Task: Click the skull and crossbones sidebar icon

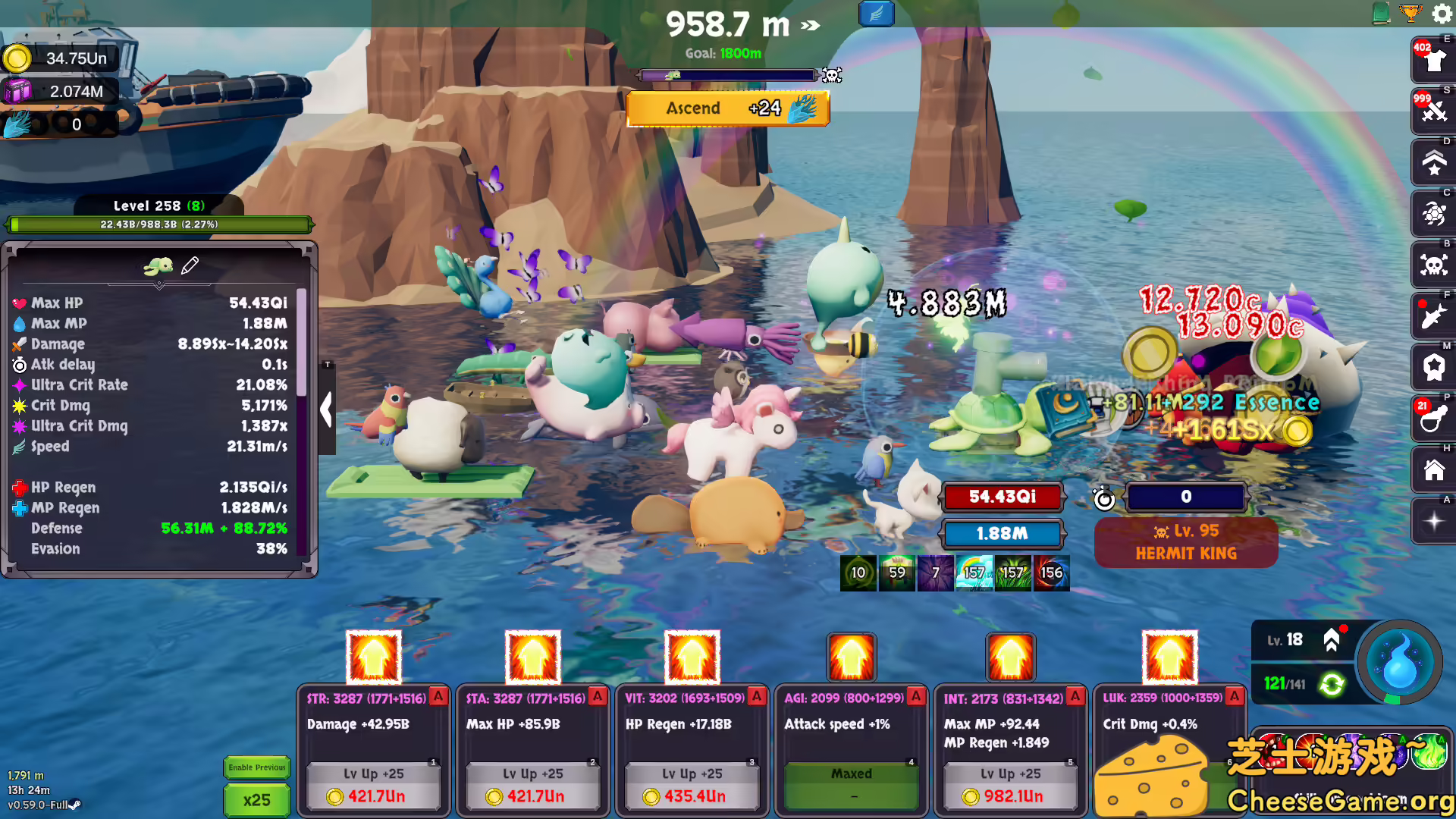Action: pos(1432,265)
